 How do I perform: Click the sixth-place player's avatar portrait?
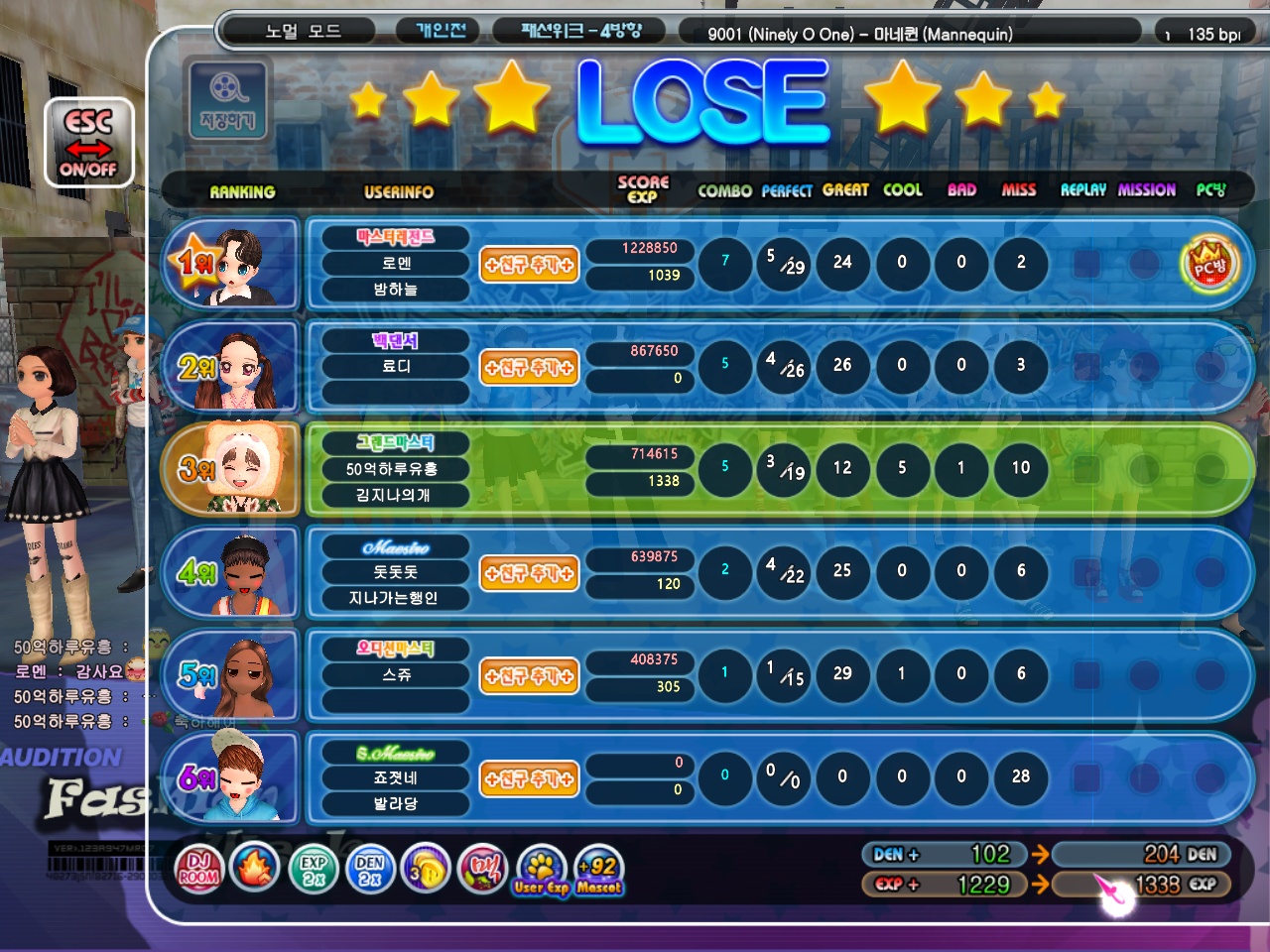[x=236, y=777]
